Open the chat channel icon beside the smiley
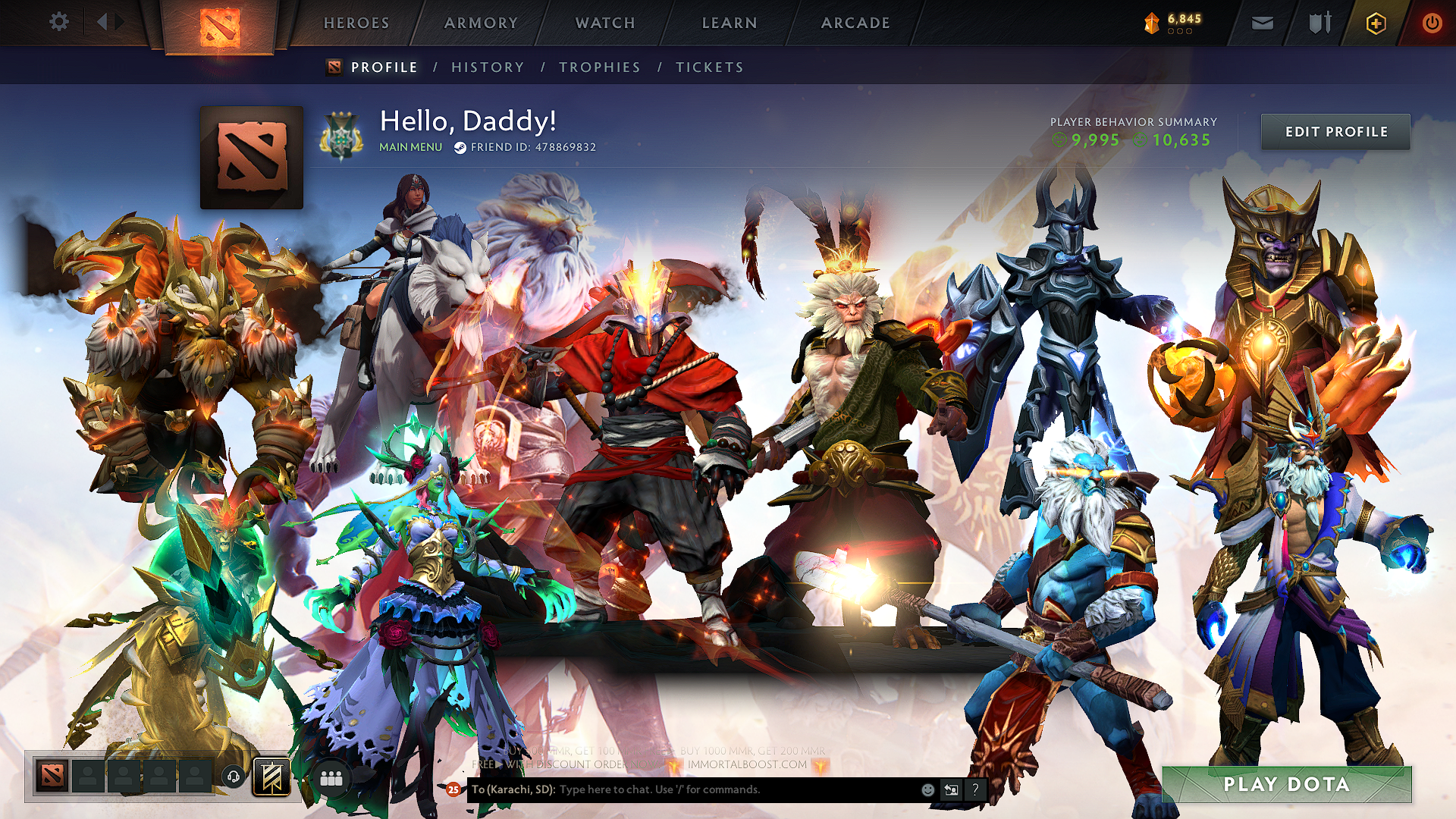This screenshot has width=1456, height=819. [x=951, y=789]
